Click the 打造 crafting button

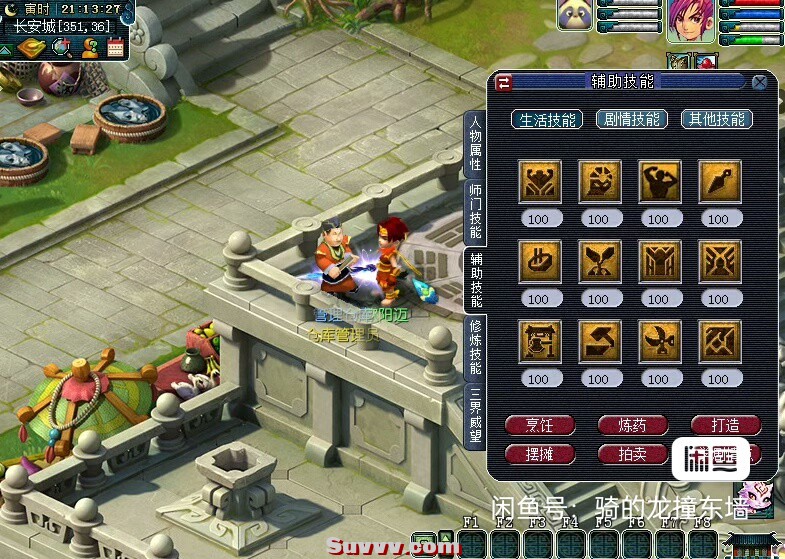[x=725, y=425]
